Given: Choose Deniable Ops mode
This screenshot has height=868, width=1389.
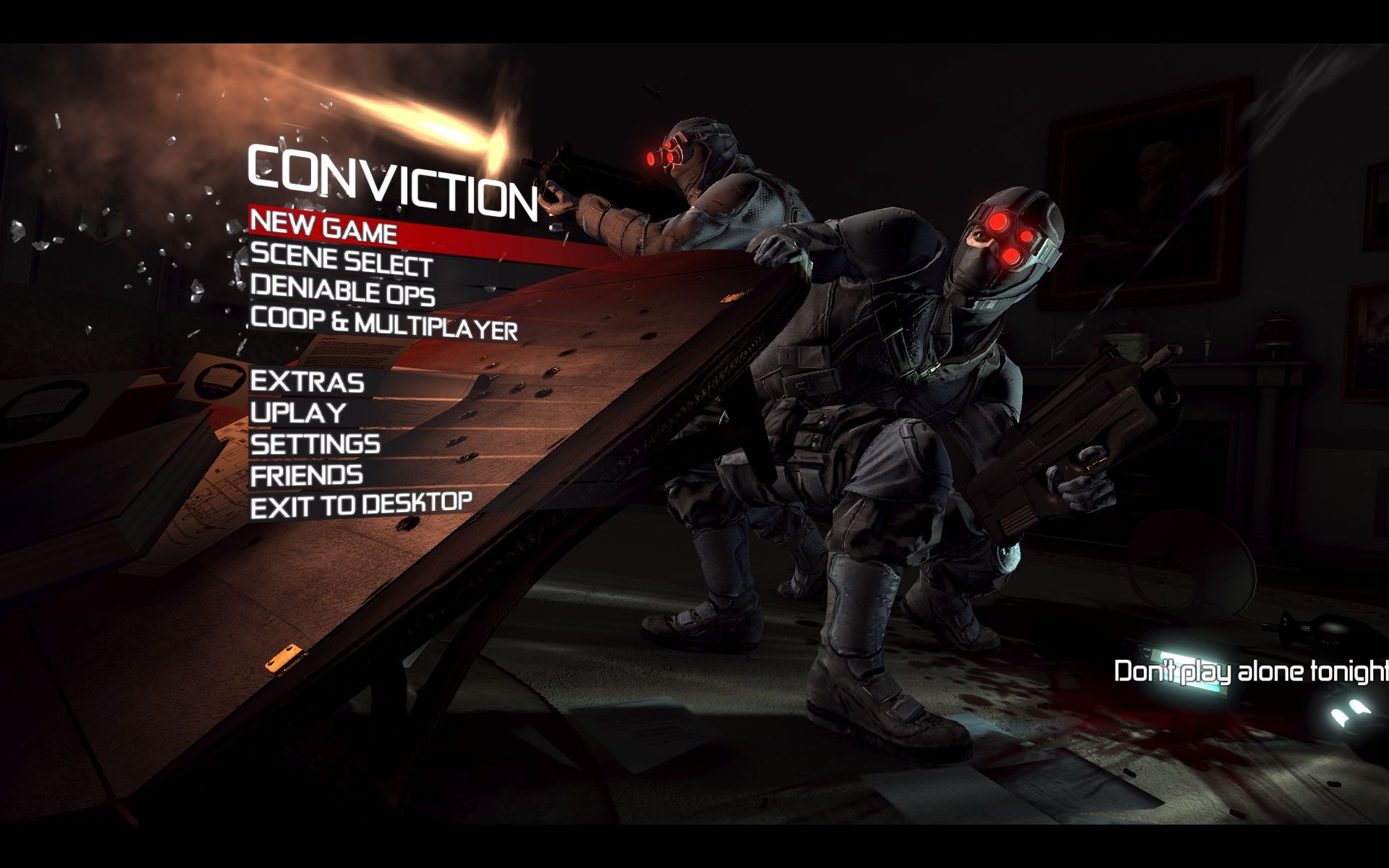Looking at the screenshot, I should coord(342,291).
